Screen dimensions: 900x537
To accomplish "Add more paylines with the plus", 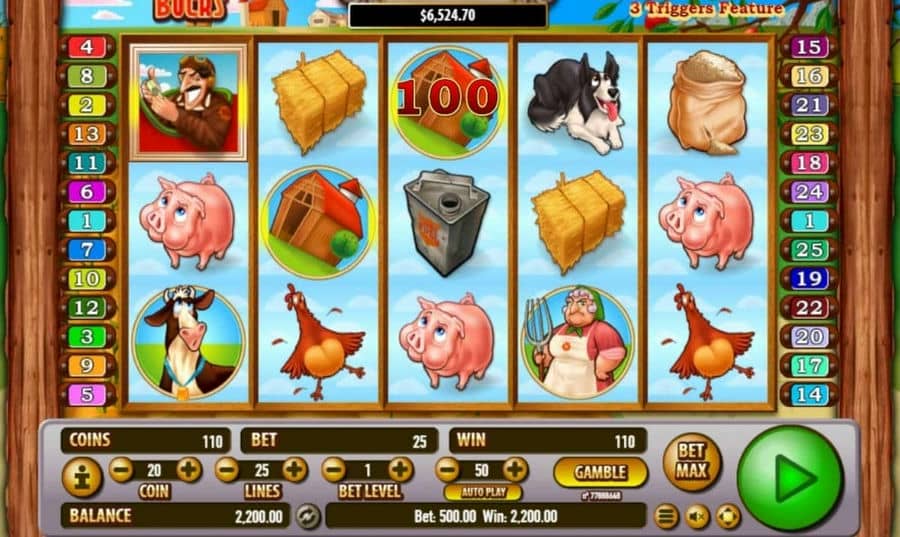I will click(x=295, y=469).
